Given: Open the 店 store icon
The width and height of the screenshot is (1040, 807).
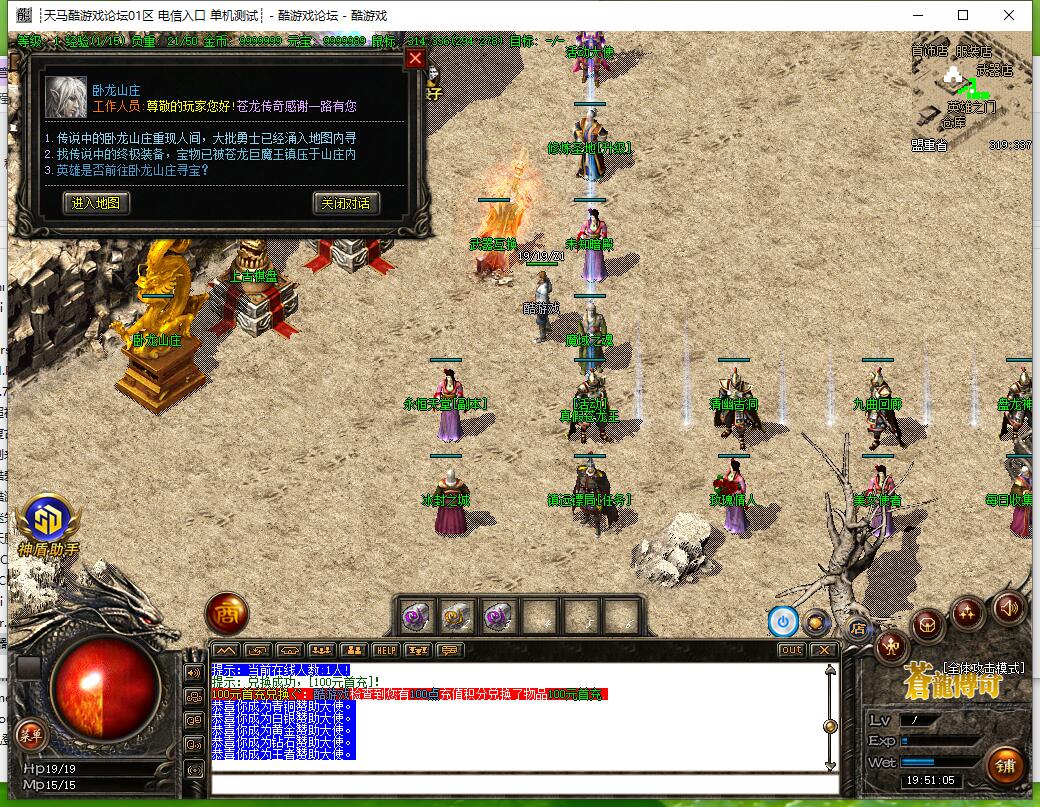Looking at the screenshot, I should pos(858,628).
